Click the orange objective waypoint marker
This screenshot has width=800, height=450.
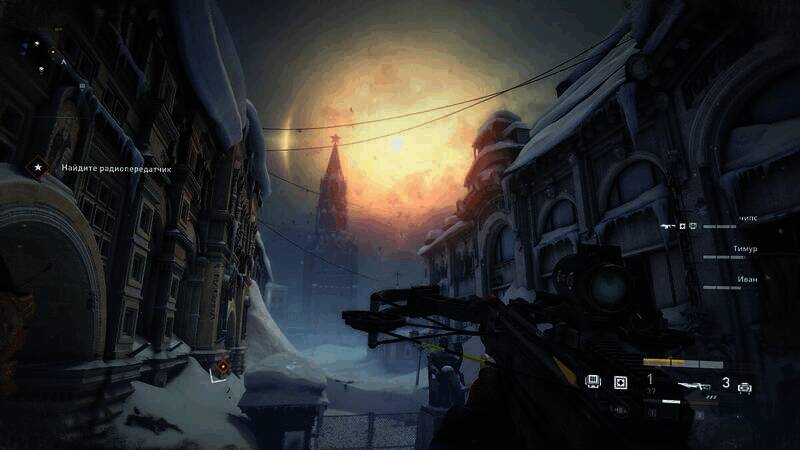[x=223, y=367]
